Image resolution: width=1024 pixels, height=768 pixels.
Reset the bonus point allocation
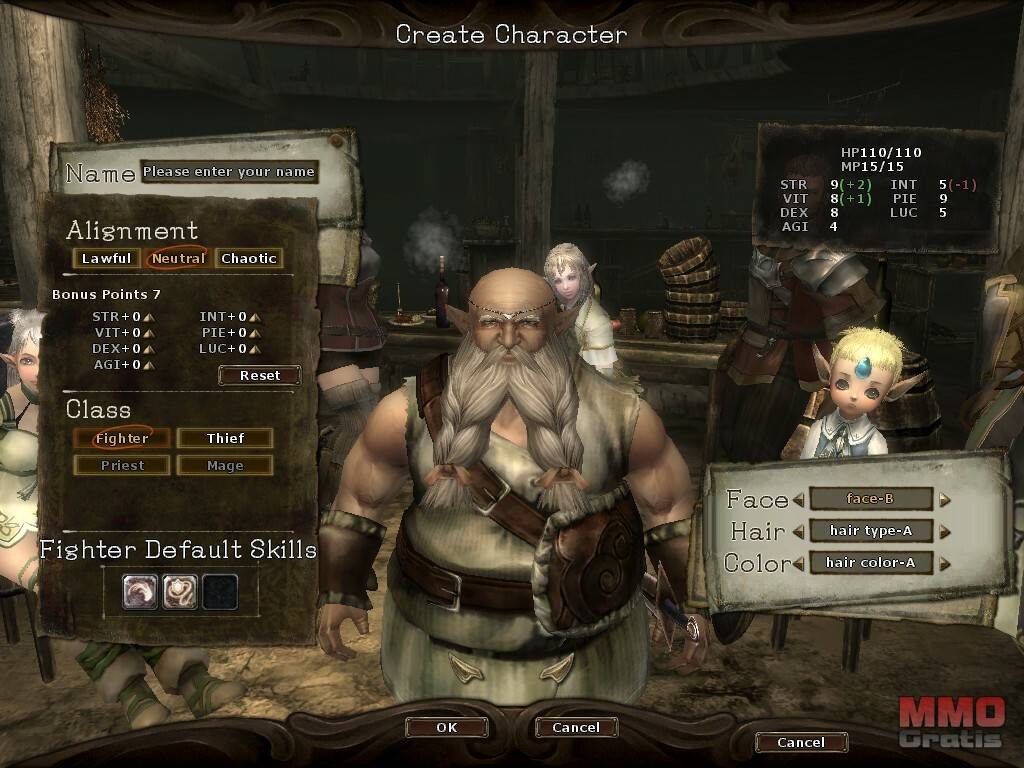click(x=260, y=375)
